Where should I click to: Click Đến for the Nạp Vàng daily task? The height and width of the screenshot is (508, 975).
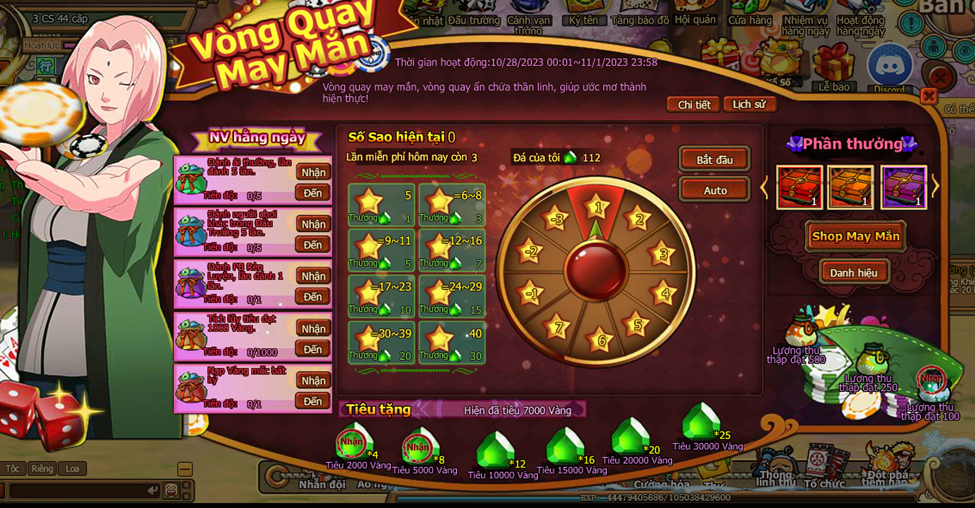tap(313, 401)
